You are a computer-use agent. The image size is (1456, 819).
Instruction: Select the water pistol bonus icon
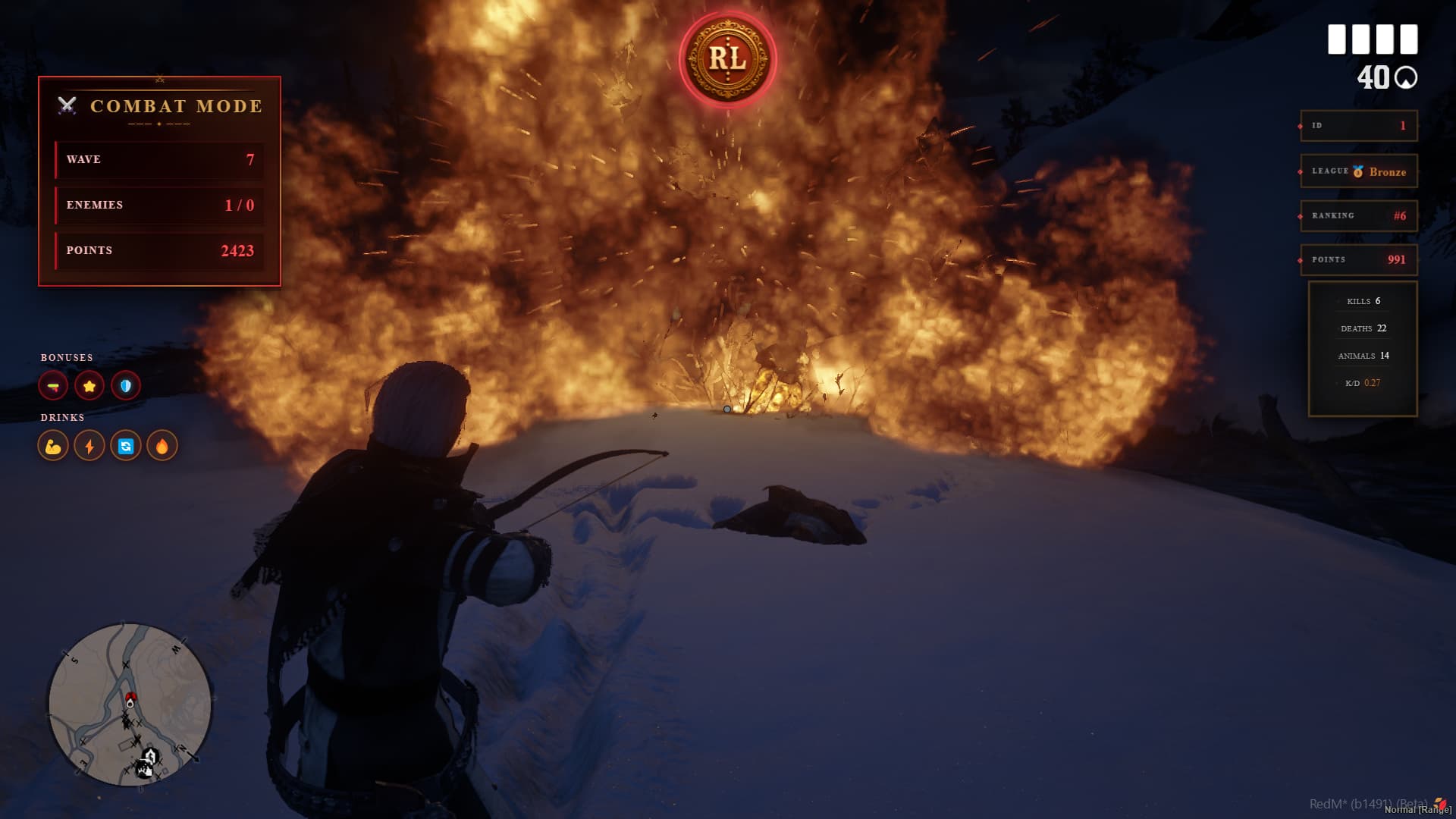pos(53,386)
